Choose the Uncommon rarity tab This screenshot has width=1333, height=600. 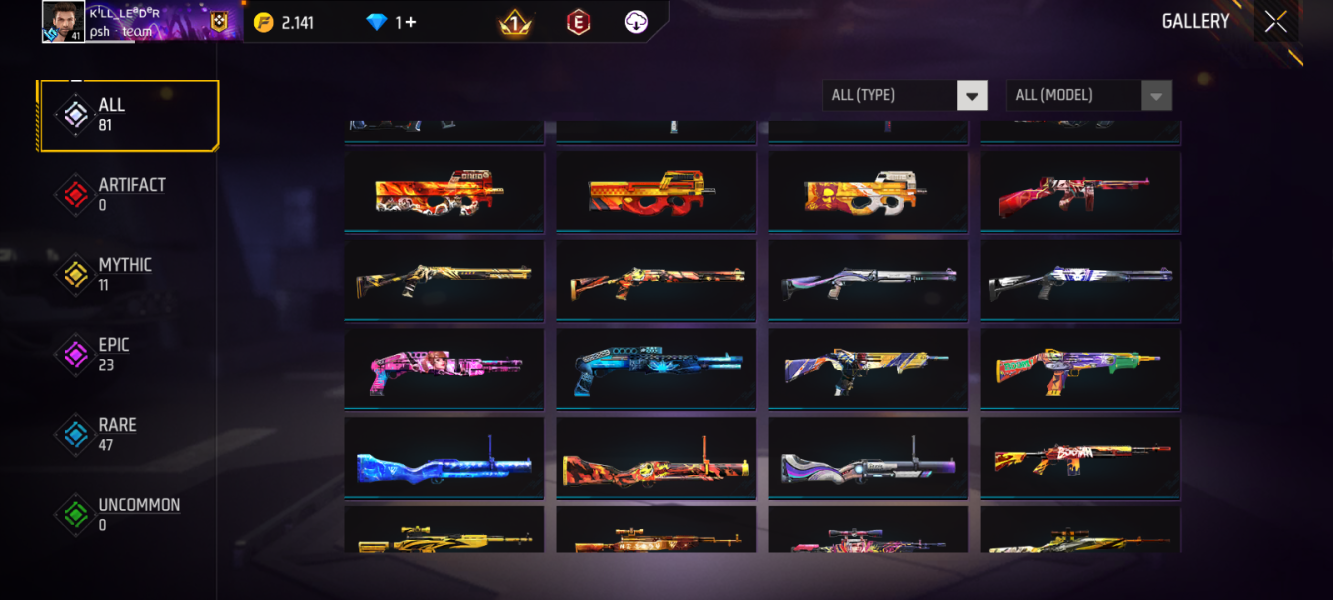coord(128,515)
